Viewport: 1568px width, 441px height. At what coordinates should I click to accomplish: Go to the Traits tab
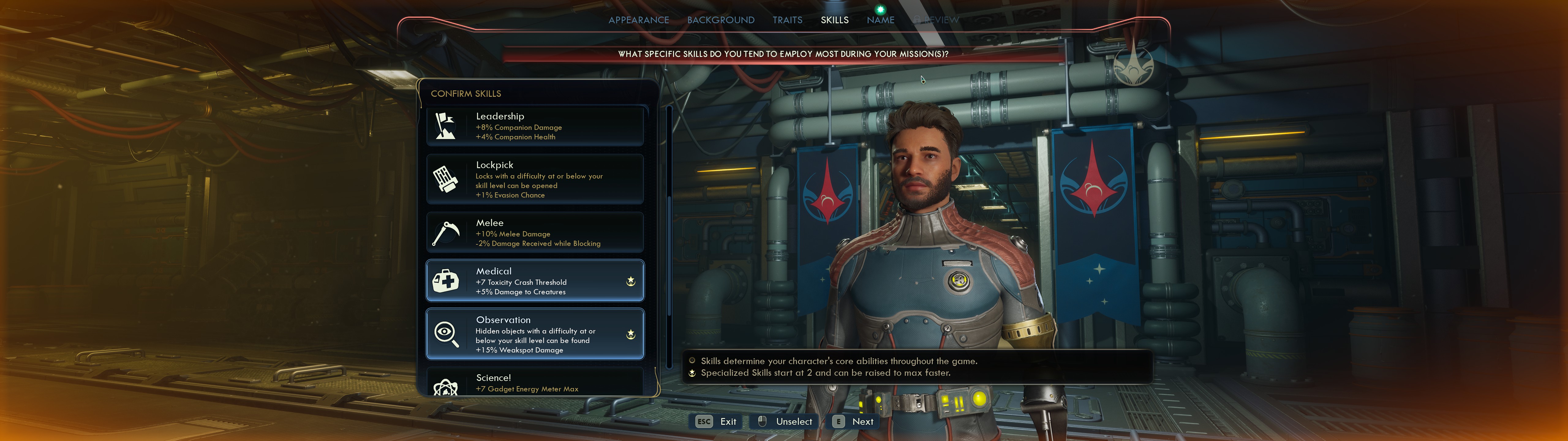tap(787, 20)
